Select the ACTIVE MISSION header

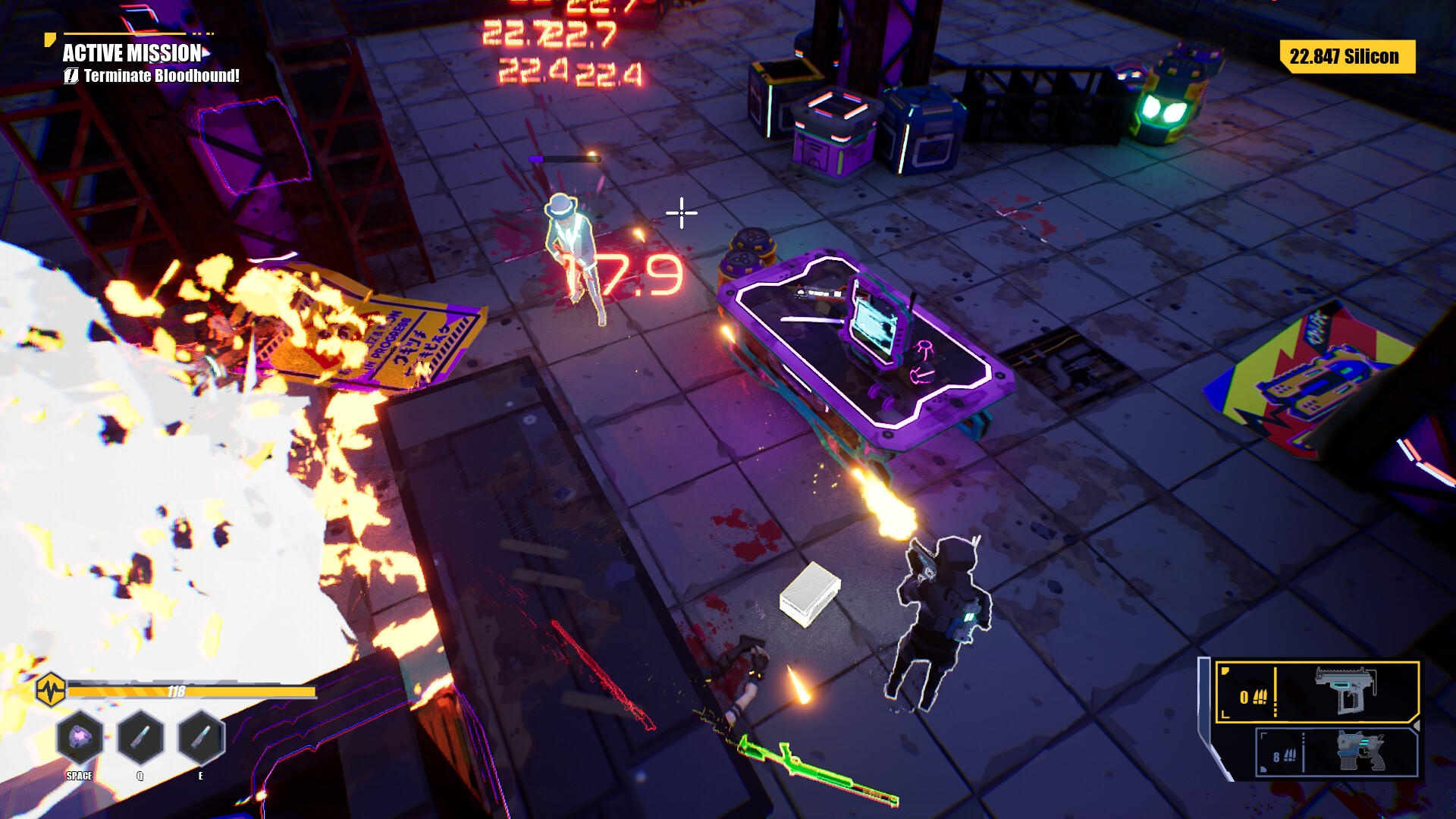[130, 55]
